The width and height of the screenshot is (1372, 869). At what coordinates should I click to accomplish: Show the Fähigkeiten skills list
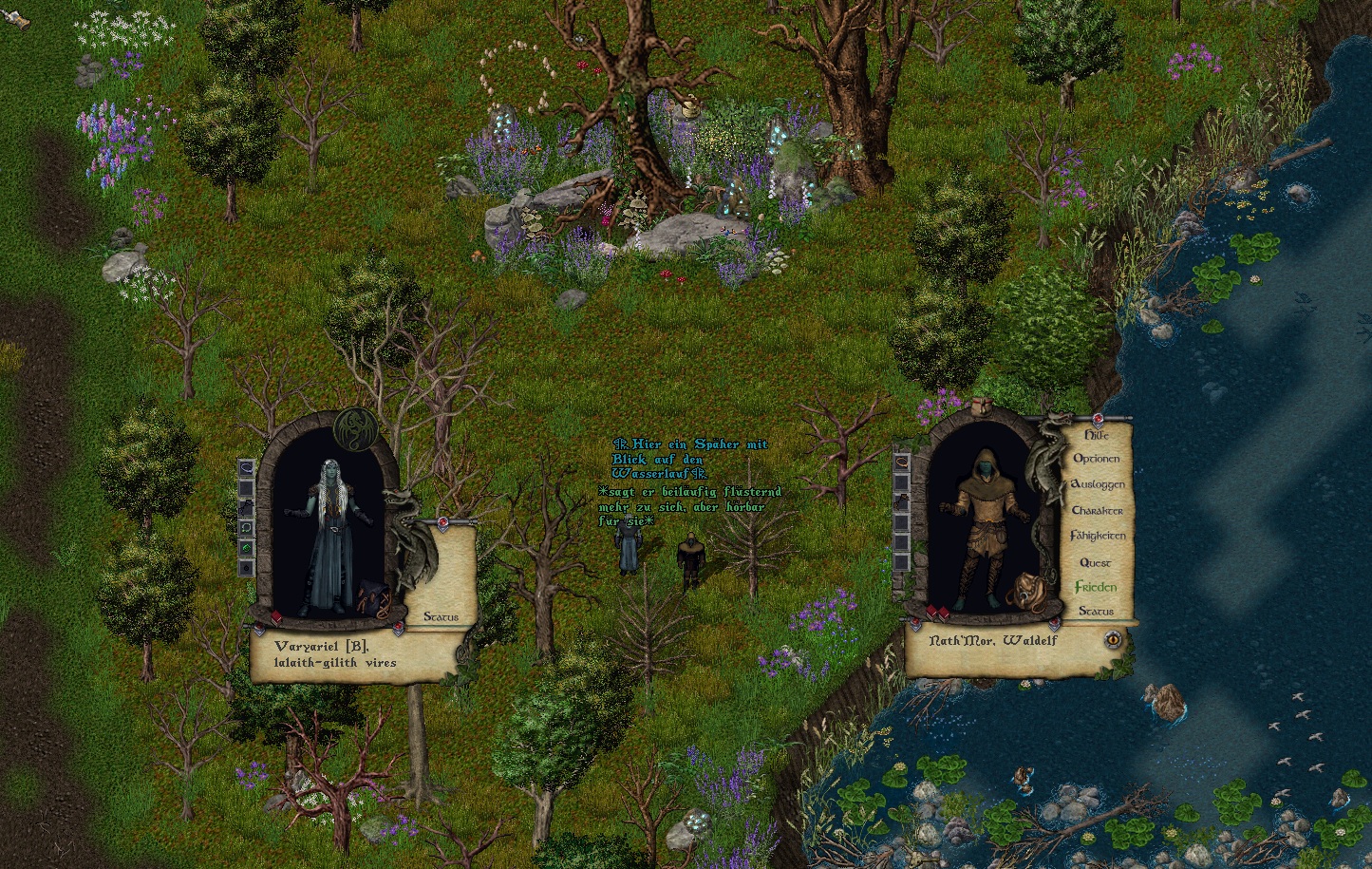tap(1098, 536)
